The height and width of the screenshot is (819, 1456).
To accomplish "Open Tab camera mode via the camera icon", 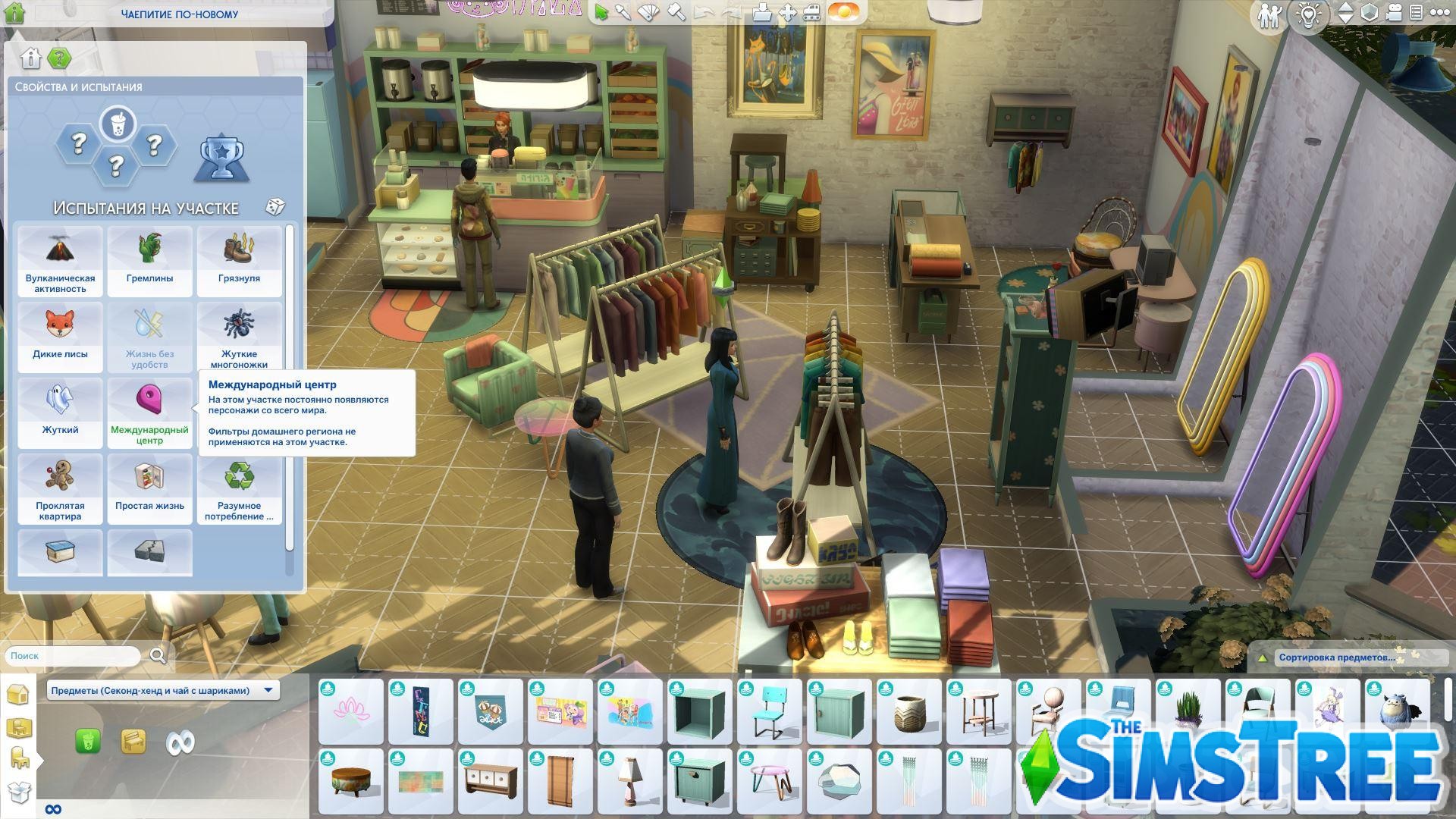I will click(1394, 13).
